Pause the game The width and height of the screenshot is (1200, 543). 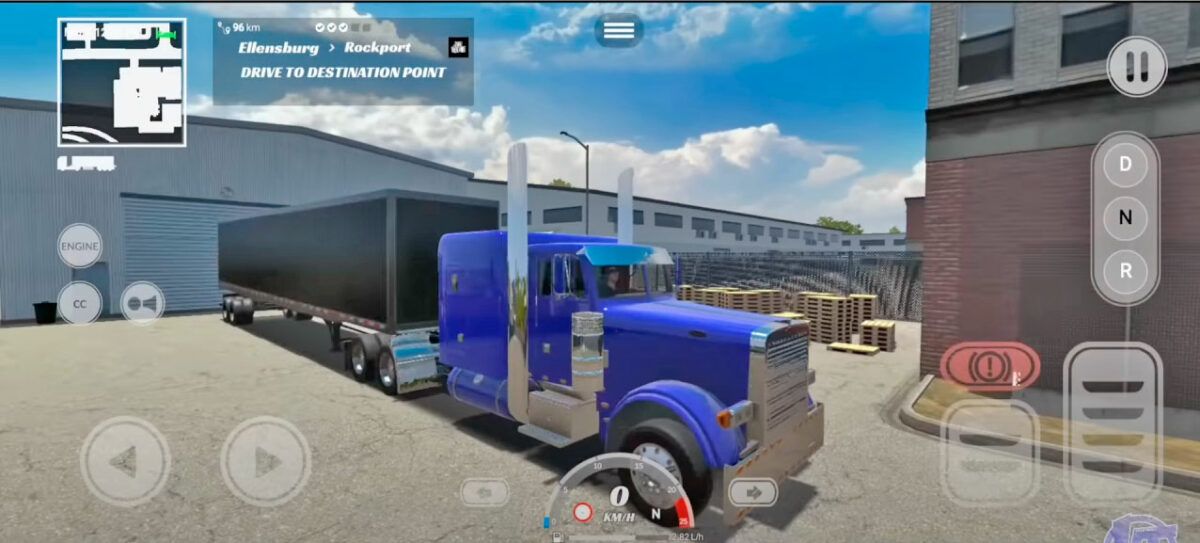(x=1137, y=67)
